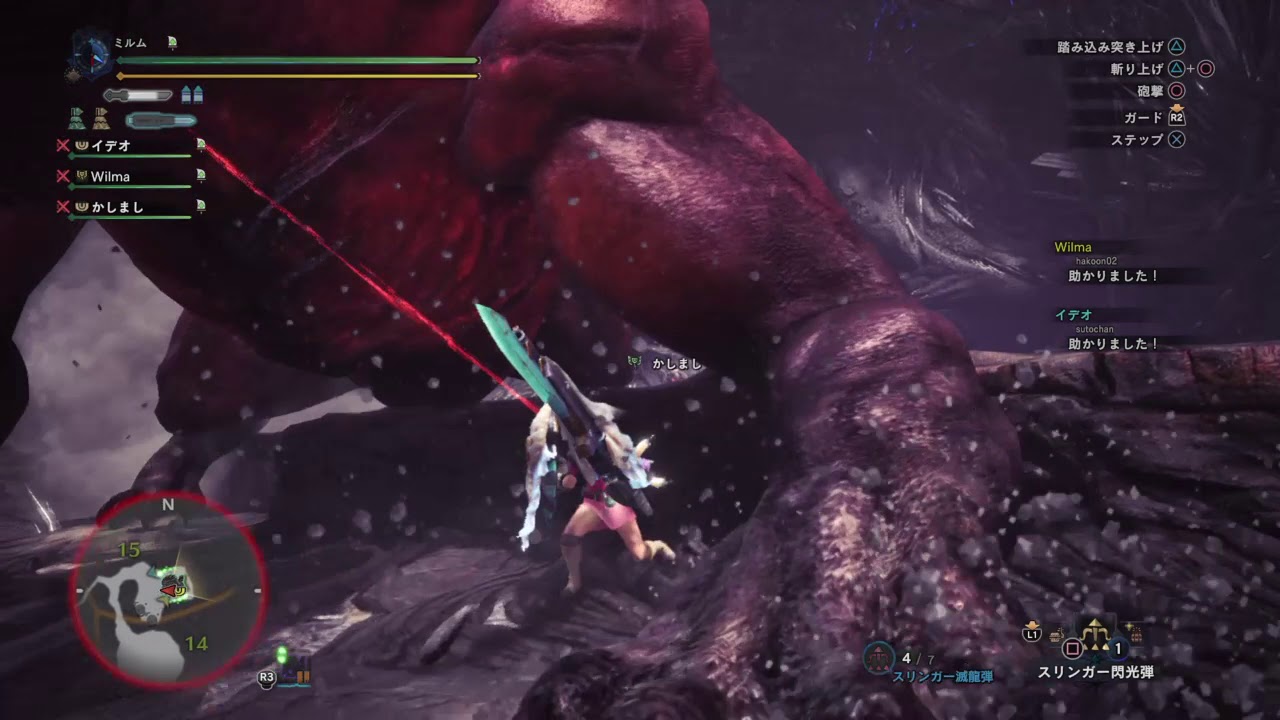Click ミルム's palico flag icon
The width and height of the screenshot is (1280, 720).
pos(172,42)
